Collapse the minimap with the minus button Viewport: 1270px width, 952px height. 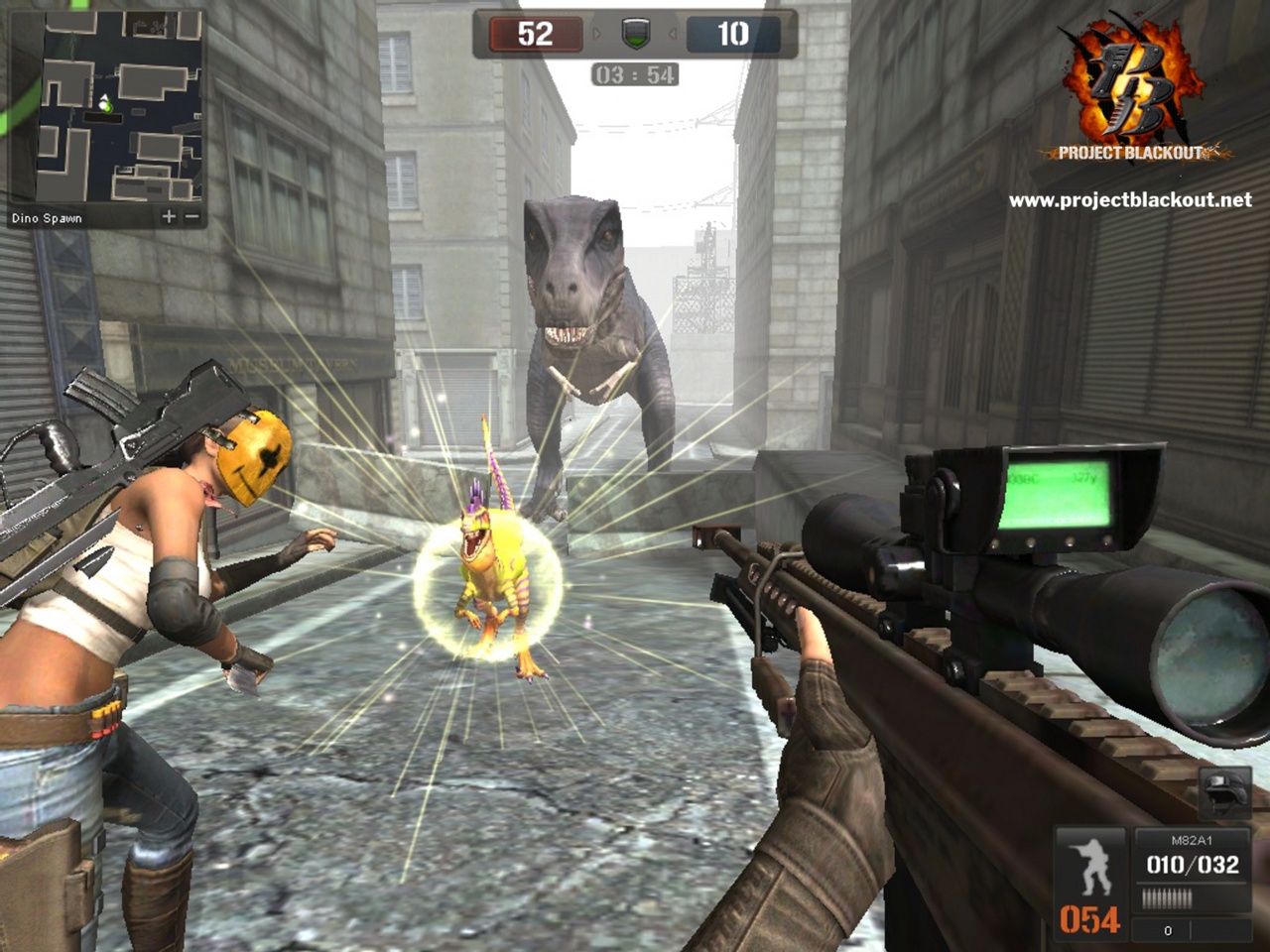click(x=191, y=216)
